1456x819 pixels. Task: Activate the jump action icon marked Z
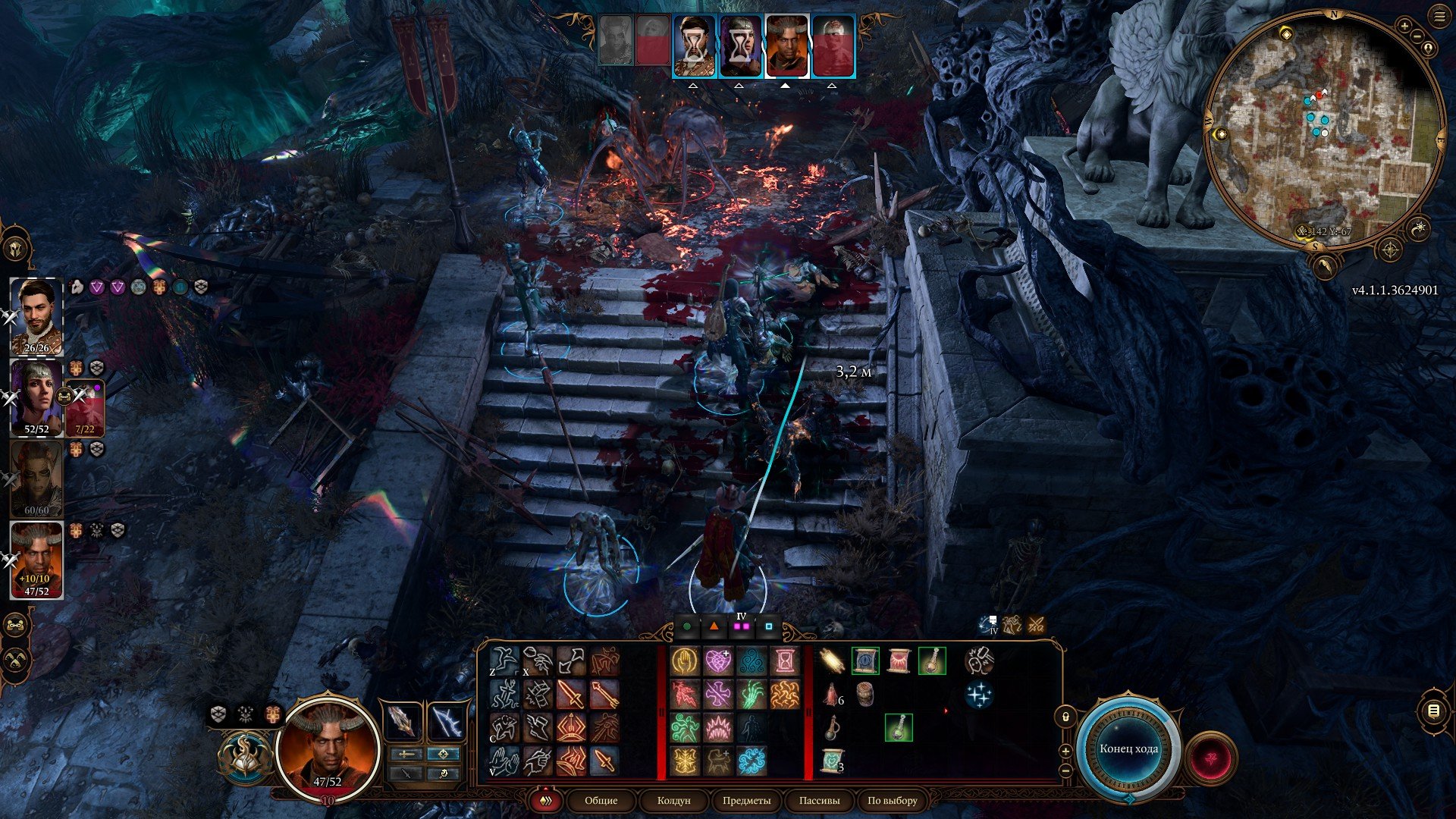click(x=504, y=661)
